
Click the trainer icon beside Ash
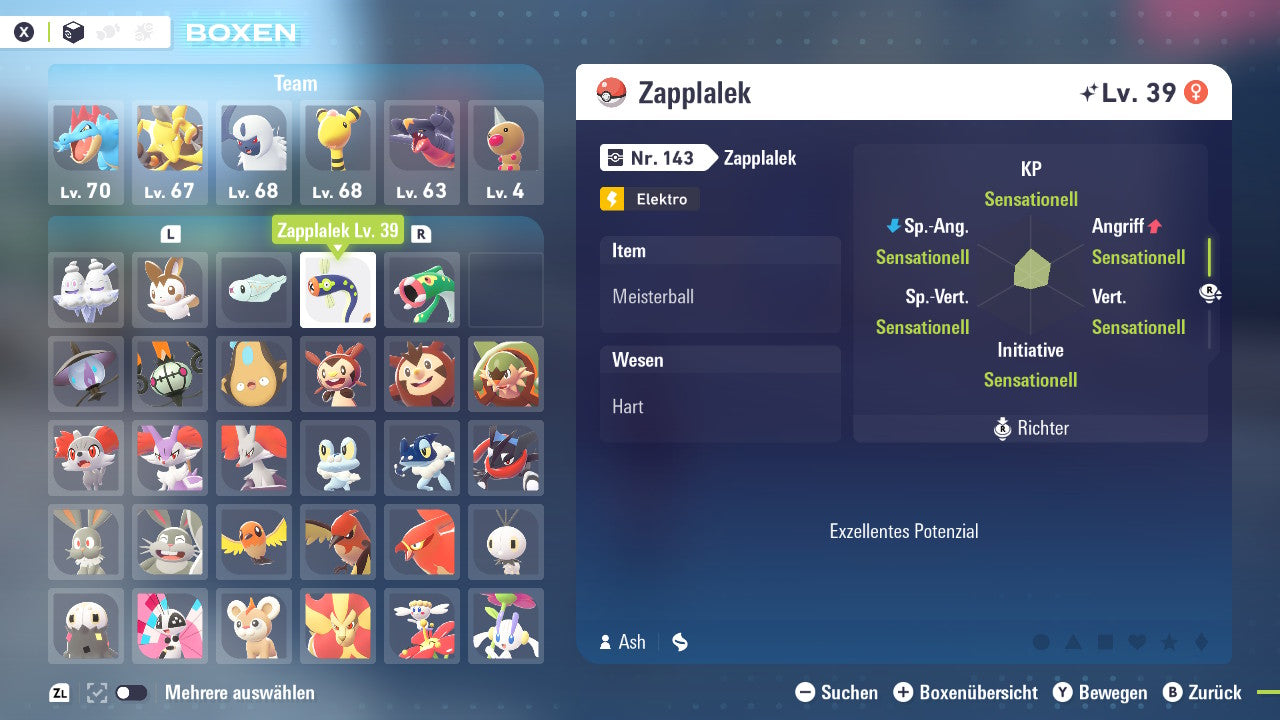click(x=607, y=642)
